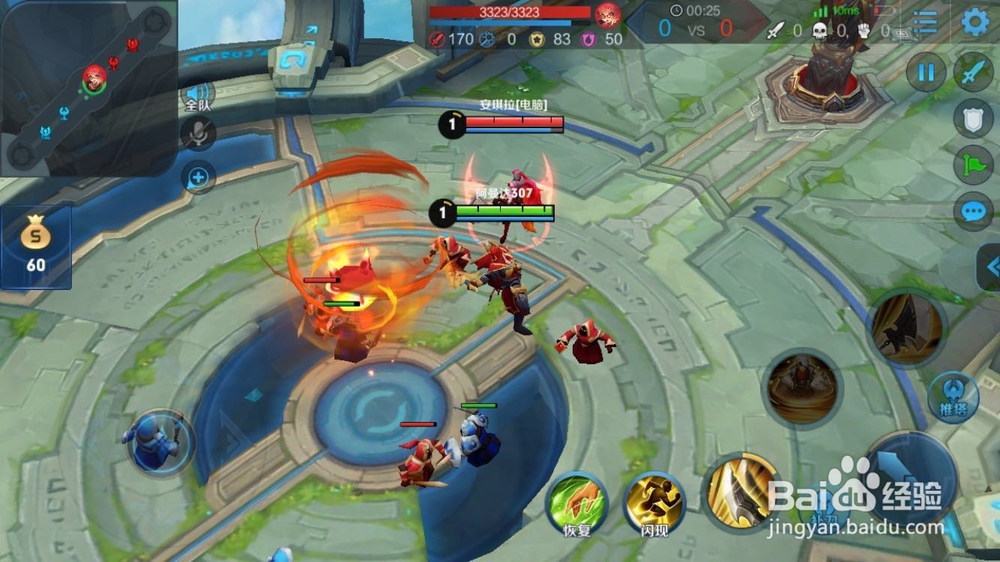Open the chat bubble quick messages
Screen dimensions: 1000x562
point(973,211)
